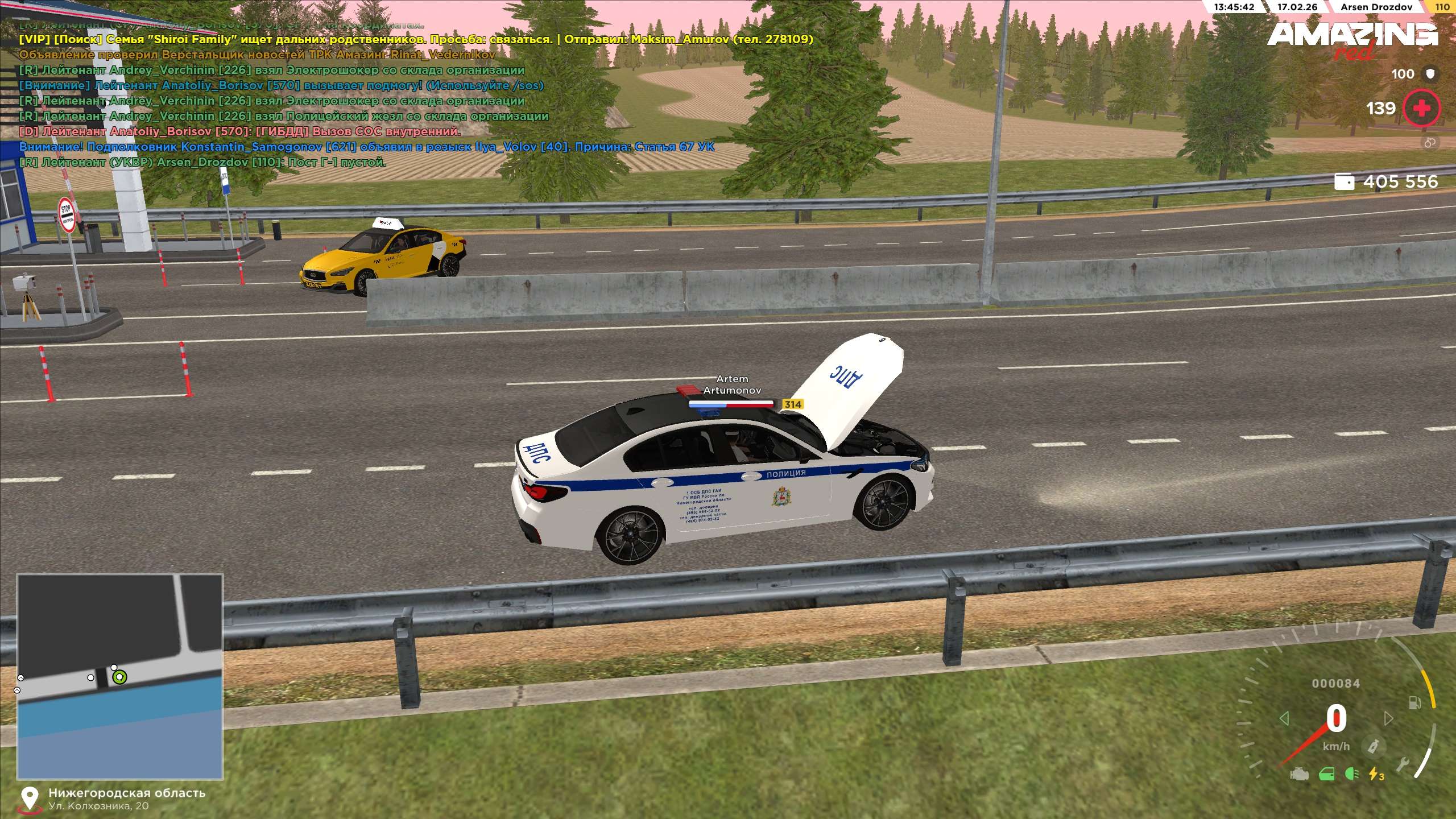Click the yellow lightning bolt icon
The image size is (1456, 819).
[1376, 774]
